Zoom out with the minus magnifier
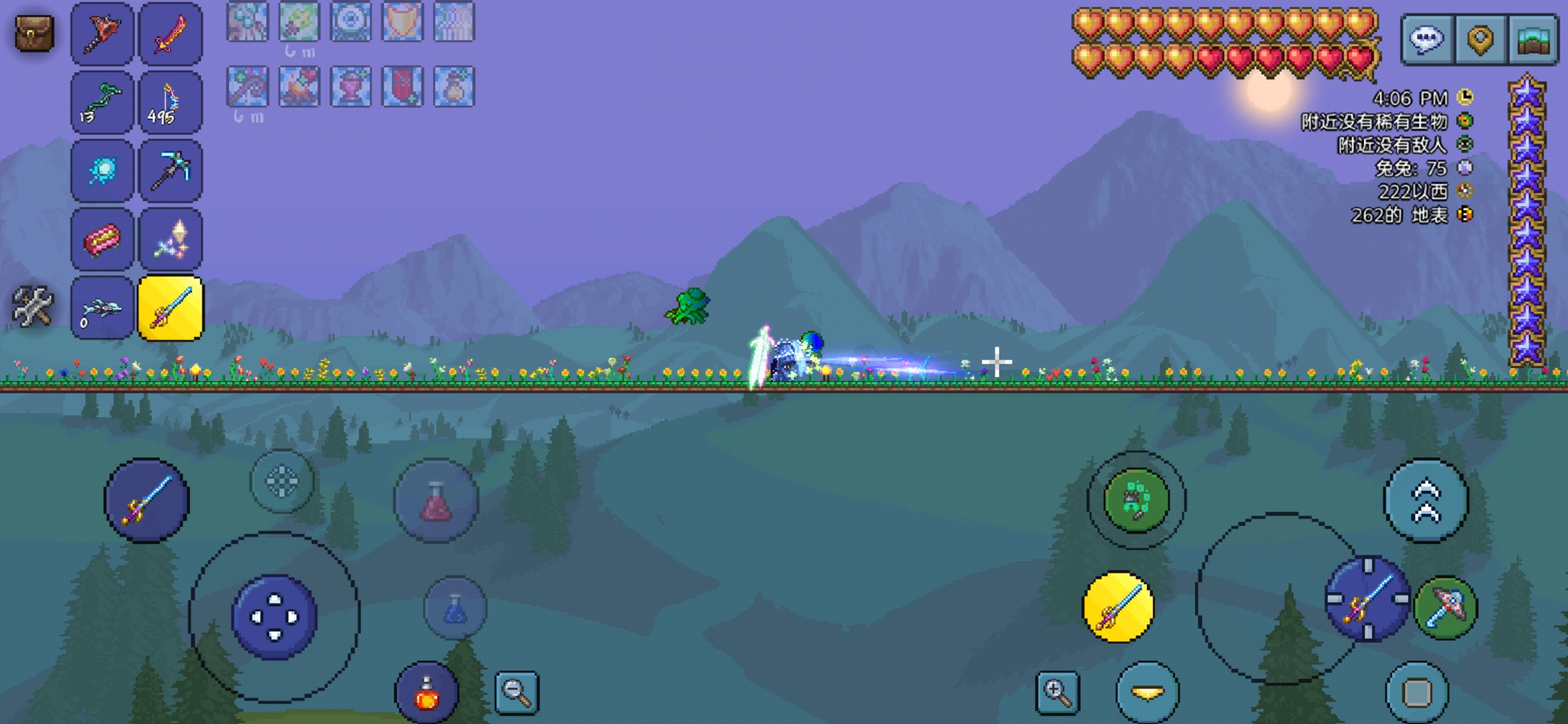 [516, 692]
